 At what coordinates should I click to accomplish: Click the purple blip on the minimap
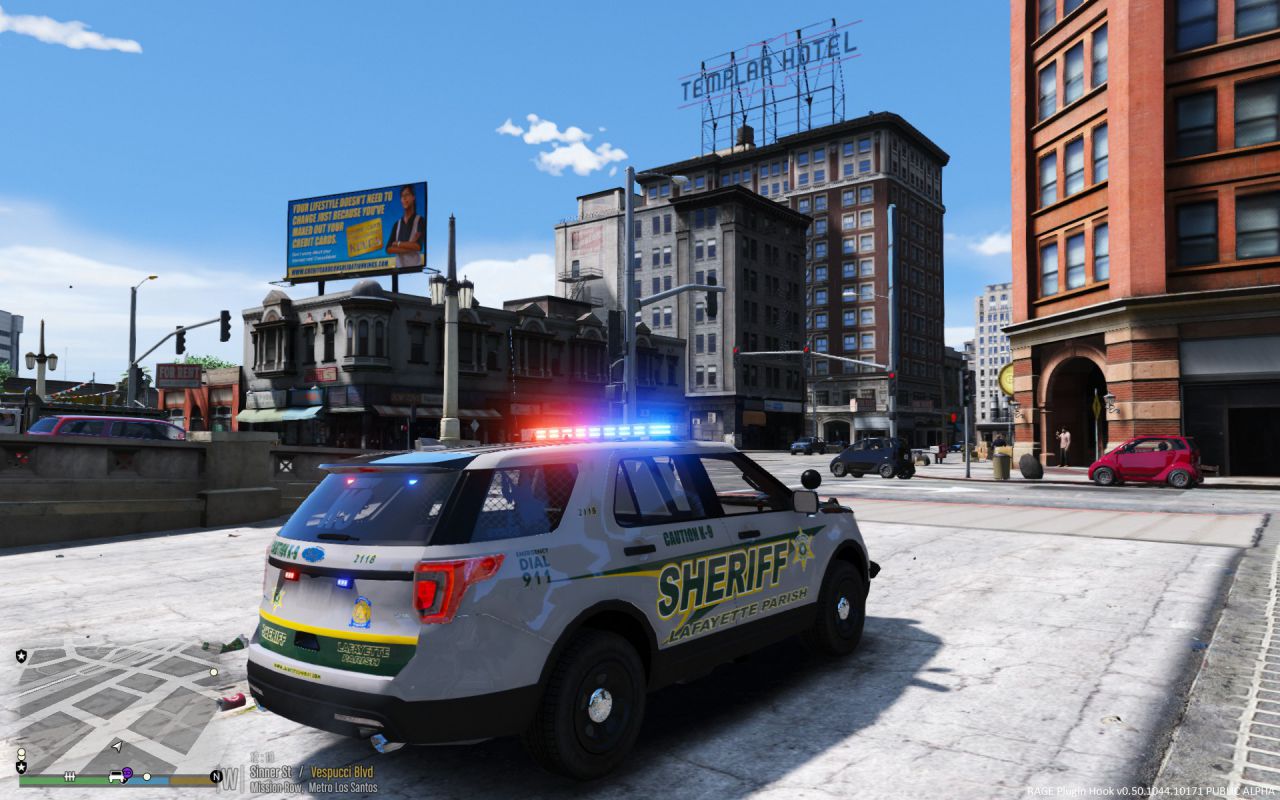[127, 772]
